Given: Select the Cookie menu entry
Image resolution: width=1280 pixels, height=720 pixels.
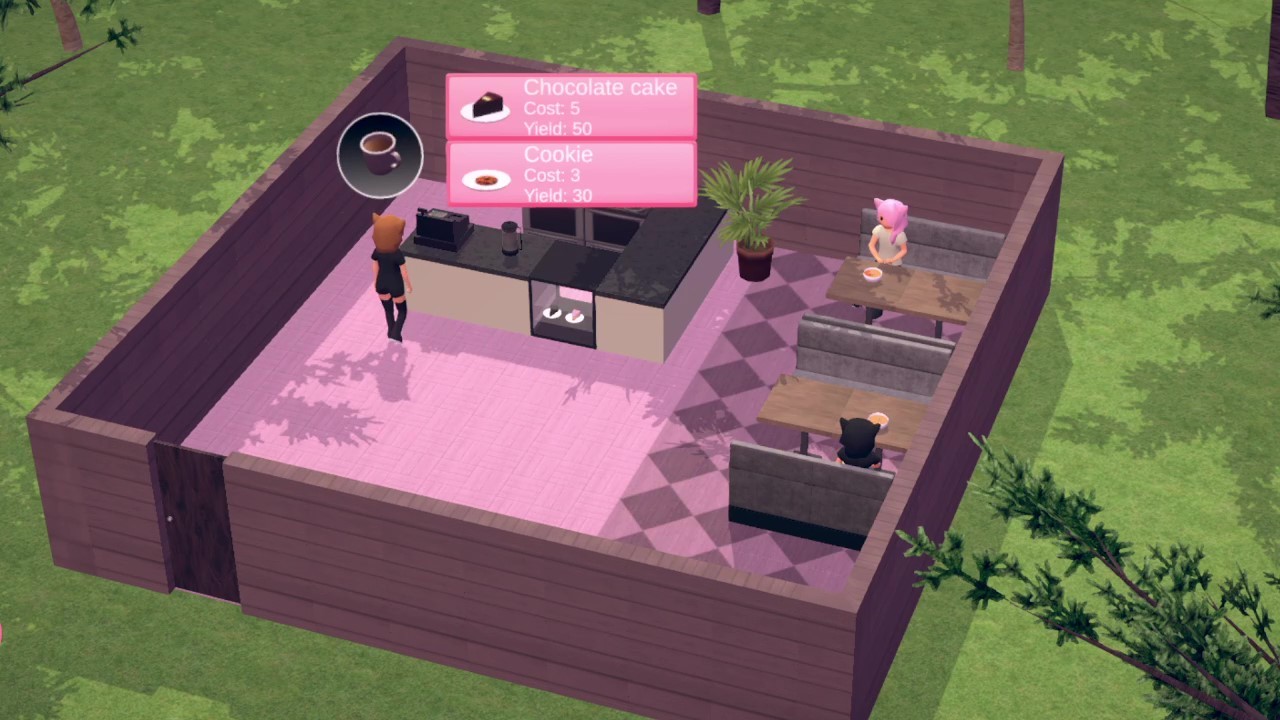Looking at the screenshot, I should pyautogui.click(x=570, y=174).
